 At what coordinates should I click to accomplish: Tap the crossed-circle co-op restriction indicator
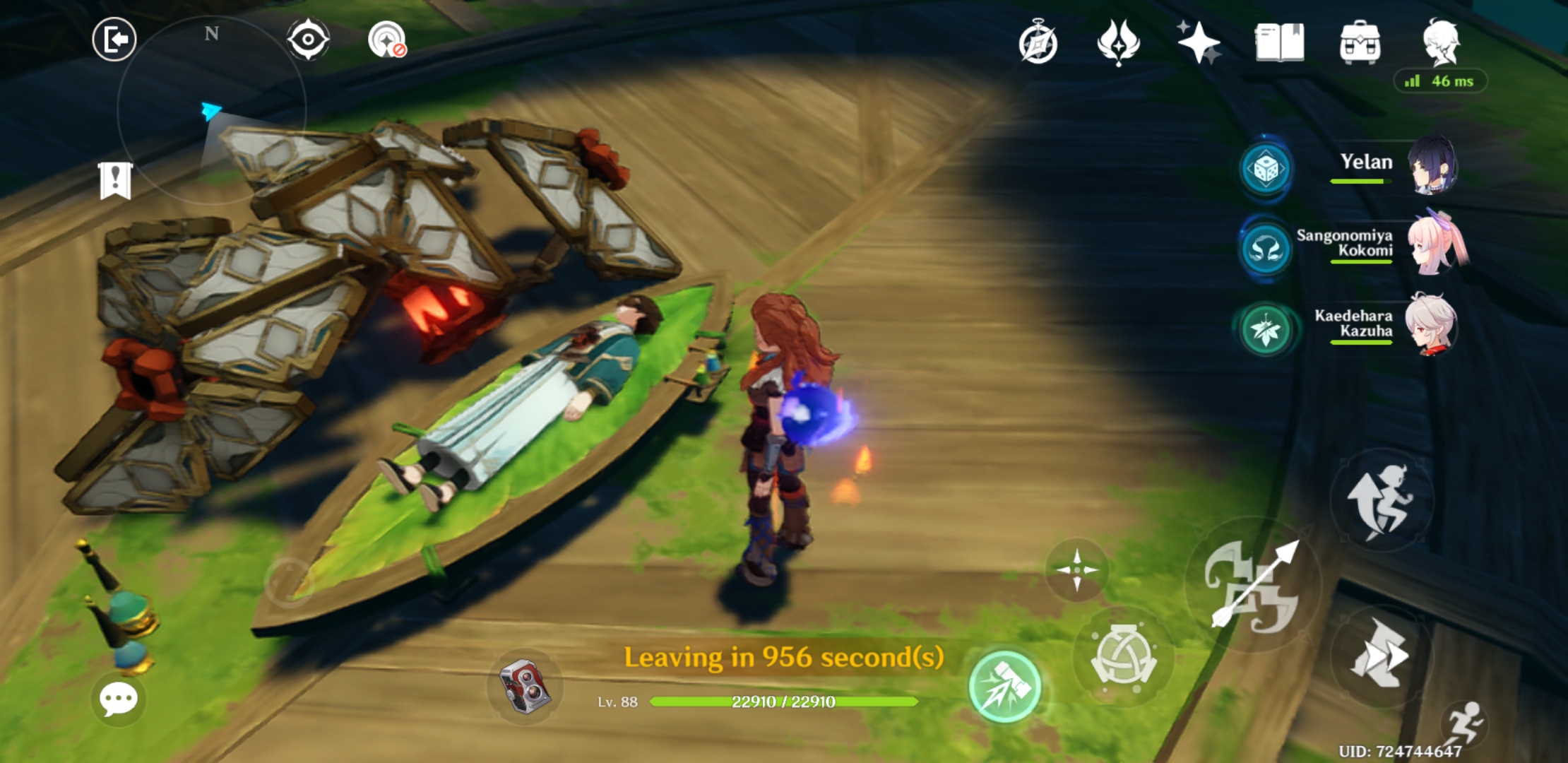386,40
